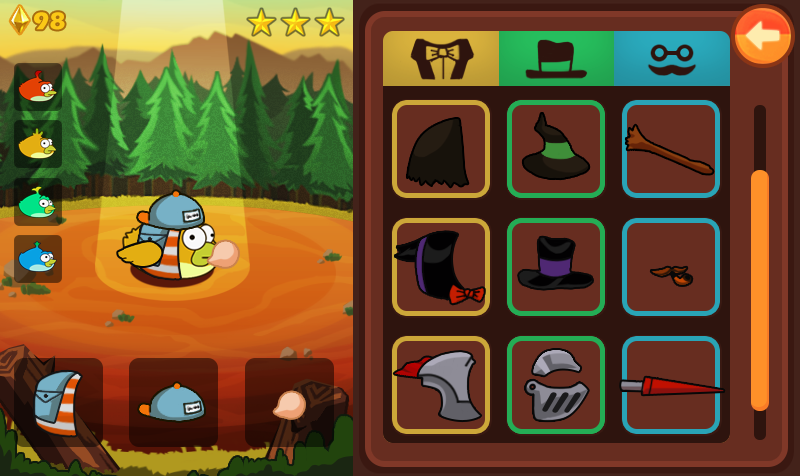Pick the green bird character
Screen dimensions: 800x476
point(38,202)
